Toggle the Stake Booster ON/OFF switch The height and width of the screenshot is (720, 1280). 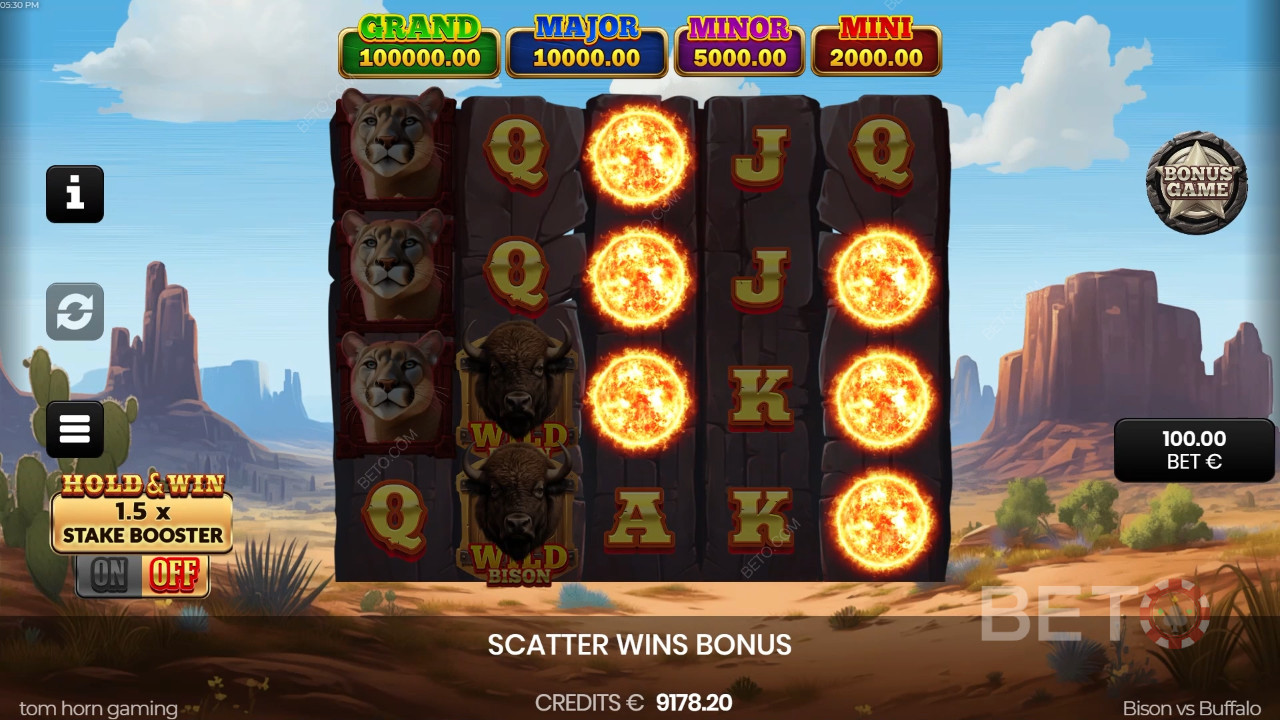point(142,575)
